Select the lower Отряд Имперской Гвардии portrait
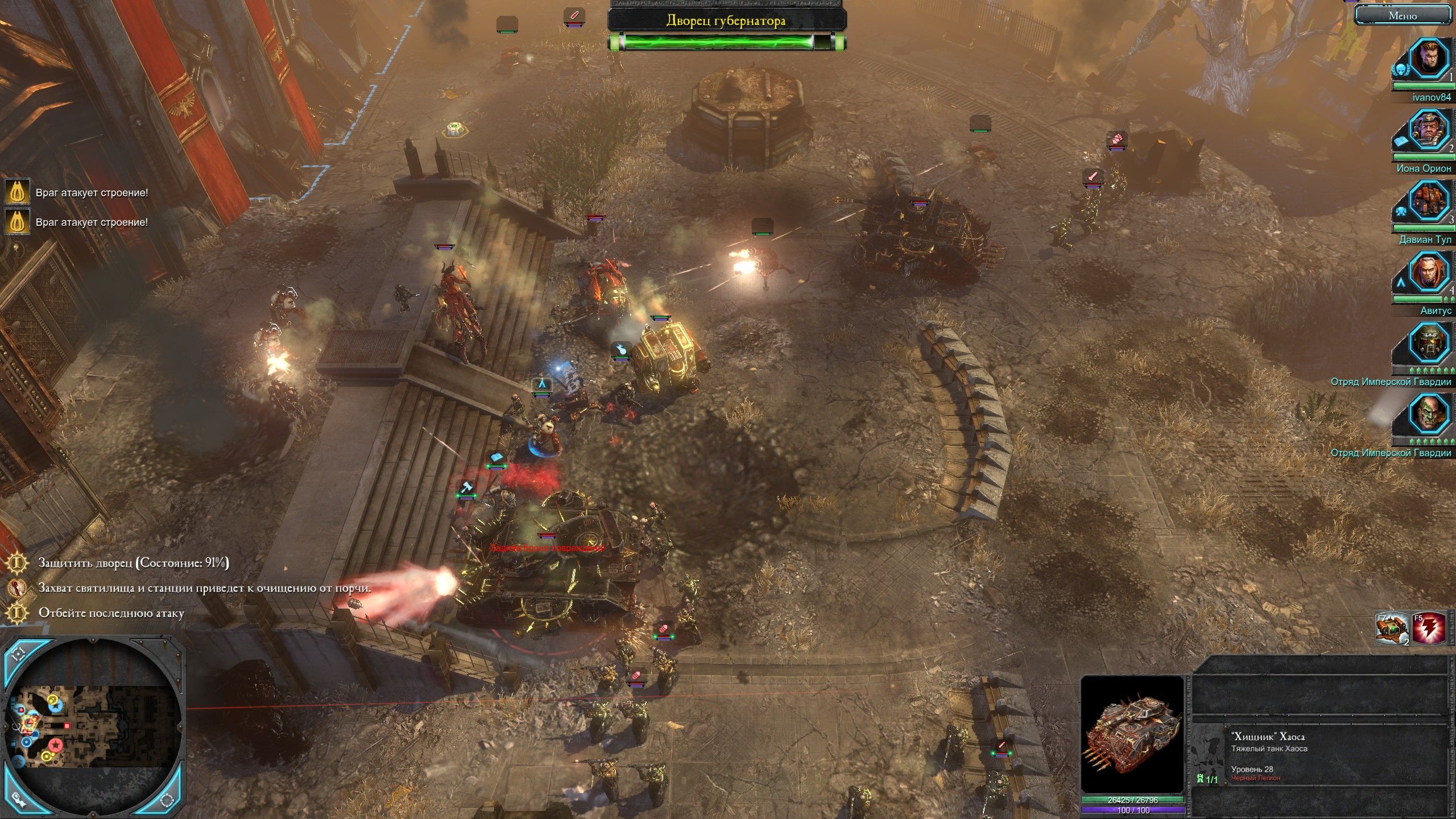 coord(1428,415)
